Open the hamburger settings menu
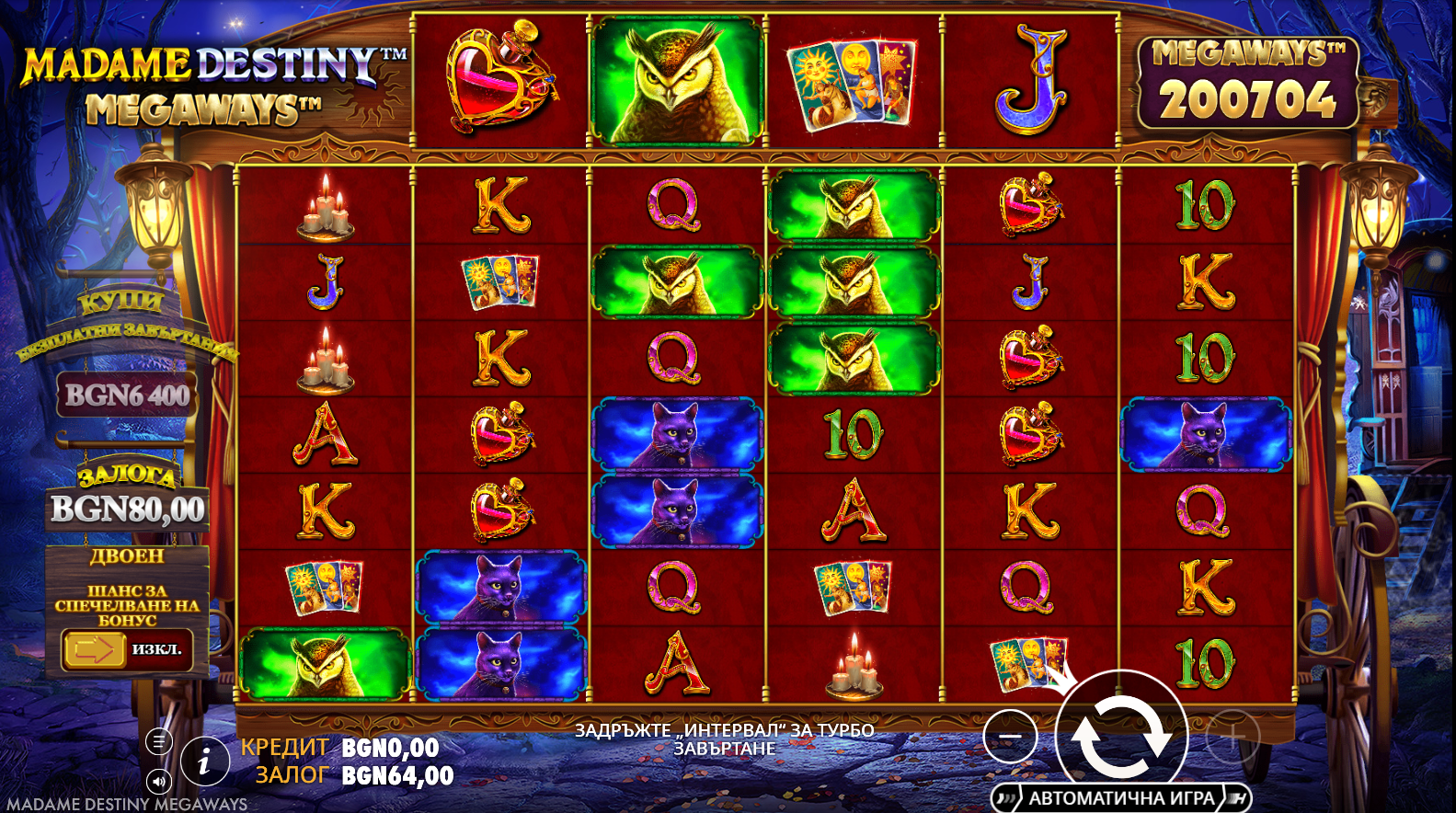Image resolution: width=1456 pixels, height=813 pixels. pyautogui.click(x=159, y=741)
